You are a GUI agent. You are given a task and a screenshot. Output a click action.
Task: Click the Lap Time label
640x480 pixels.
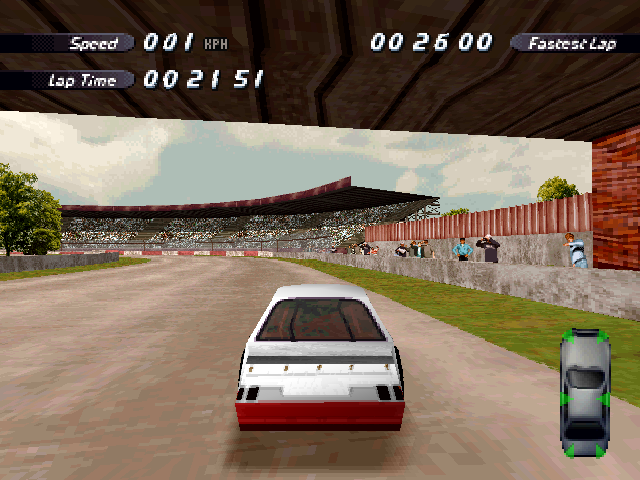[x=82, y=80]
